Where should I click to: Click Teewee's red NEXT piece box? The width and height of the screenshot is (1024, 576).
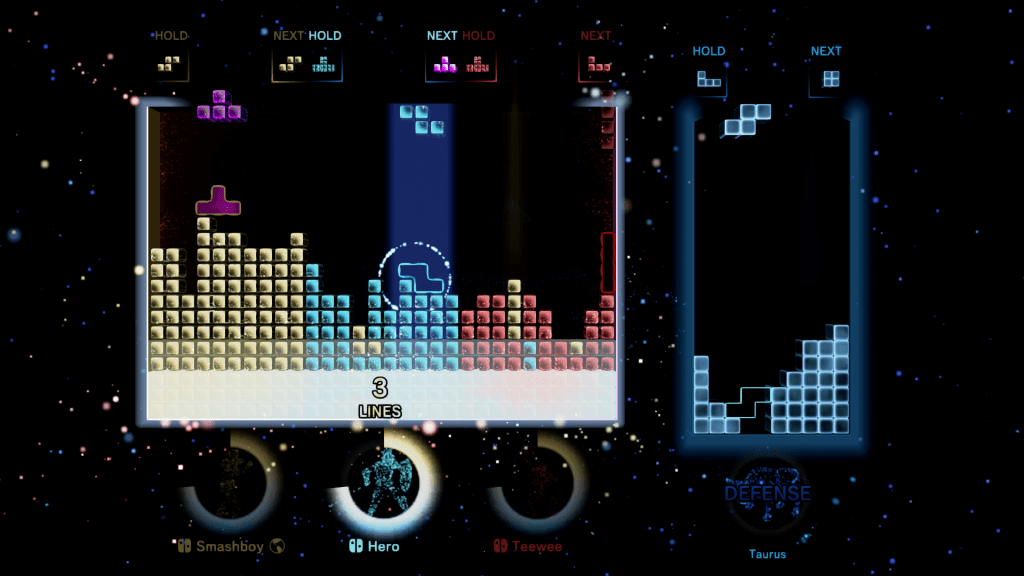click(x=597, y=64)
